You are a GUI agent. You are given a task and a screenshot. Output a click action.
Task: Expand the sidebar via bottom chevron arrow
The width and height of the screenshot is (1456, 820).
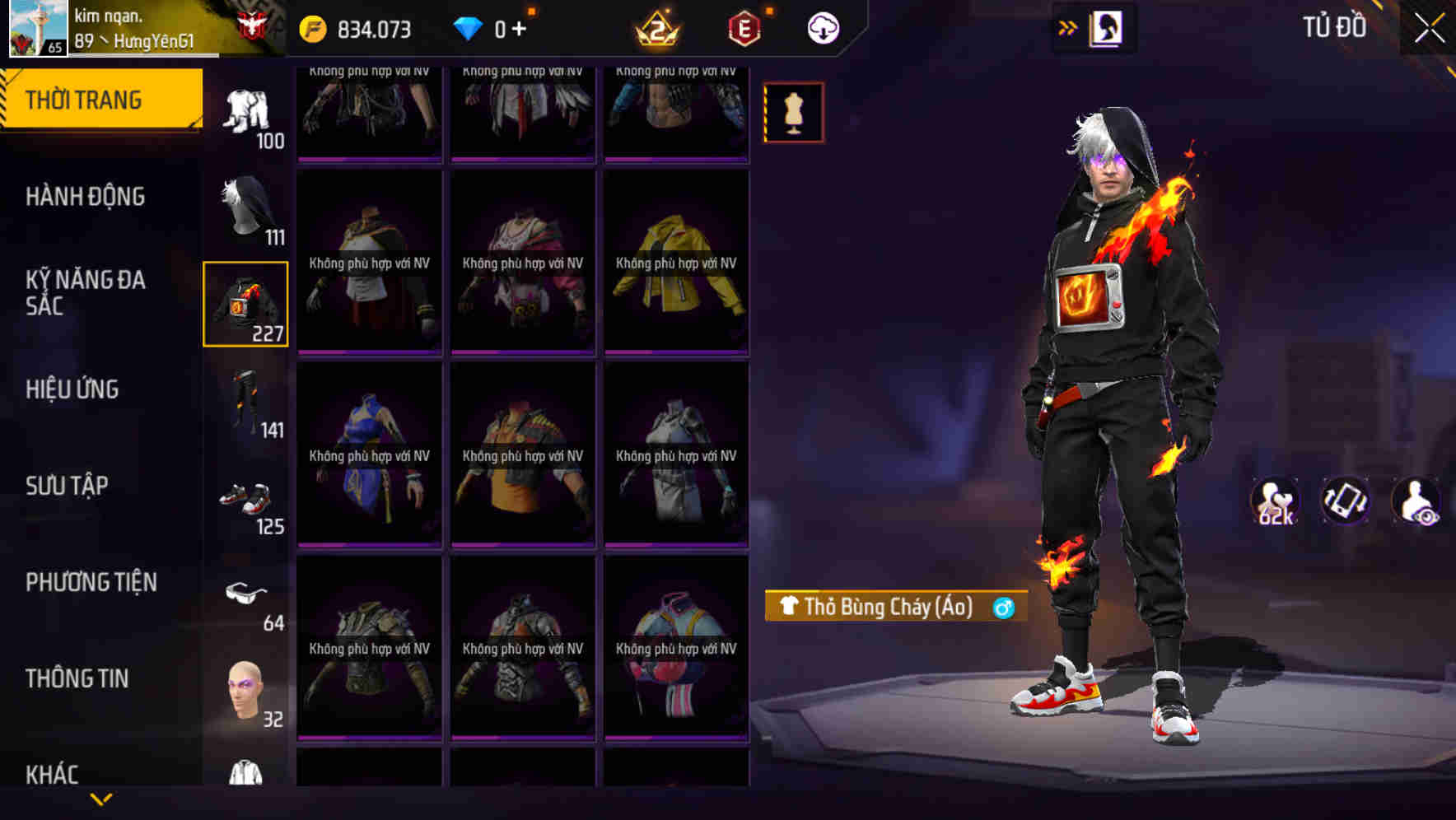pyautogui.click(x=101, y=798)
